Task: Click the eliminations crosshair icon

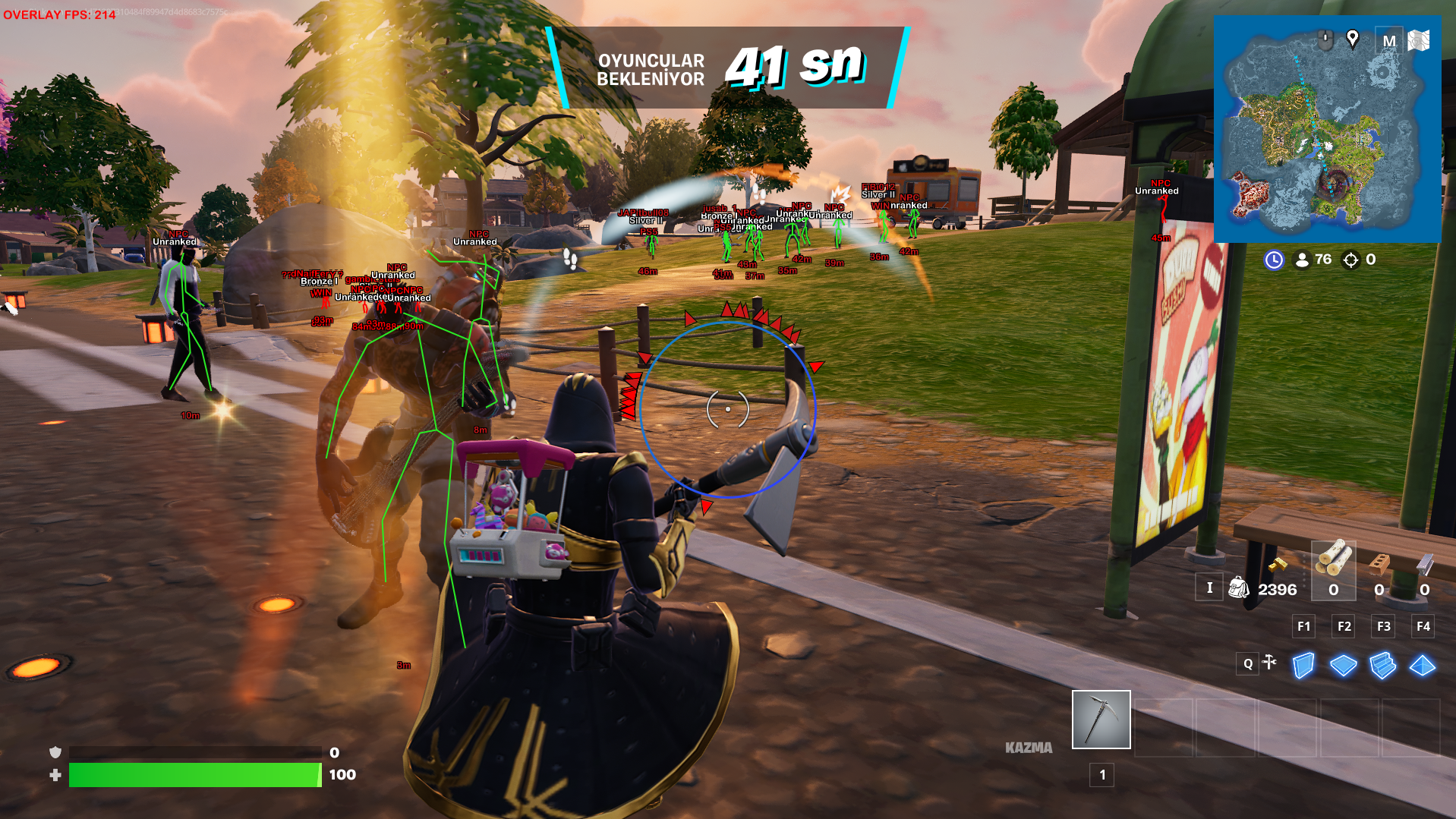Action: point(1350,260)
